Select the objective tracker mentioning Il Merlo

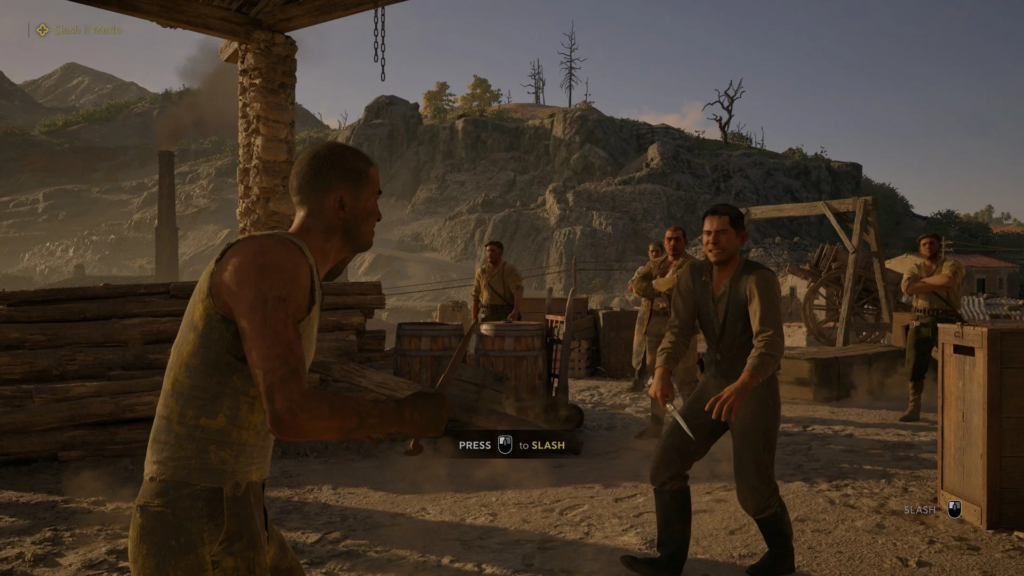(80, 30)
